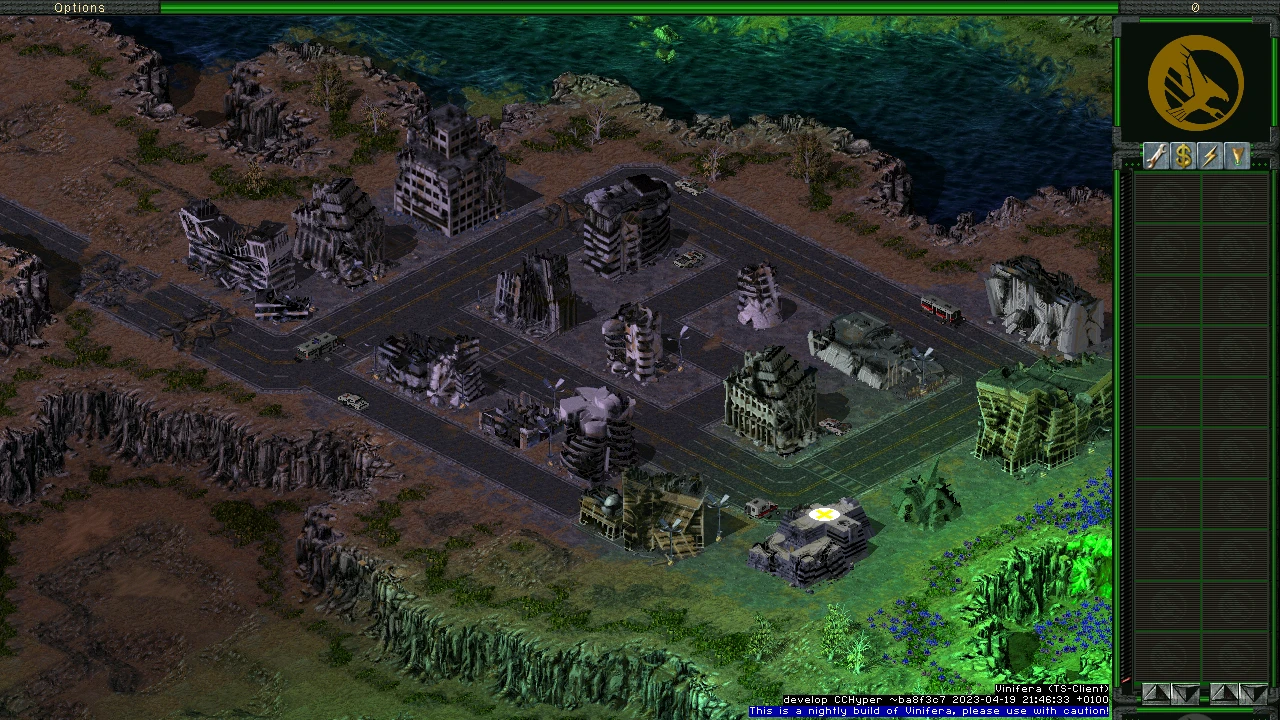Click the units column down arrow button

click(1251, 692)
